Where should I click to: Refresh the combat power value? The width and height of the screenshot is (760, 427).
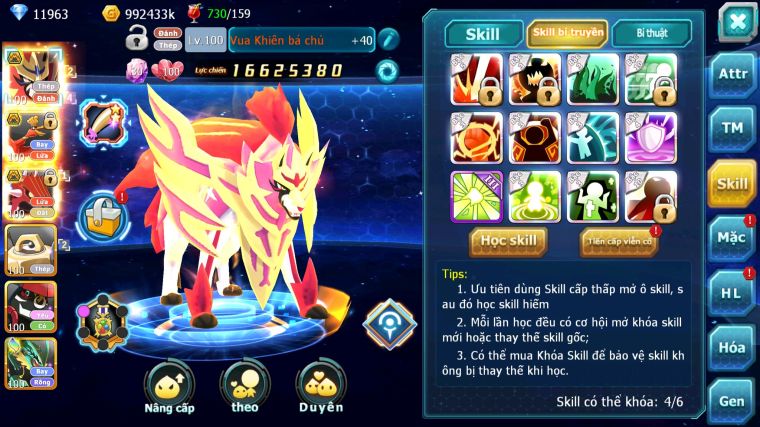point(386,70)
